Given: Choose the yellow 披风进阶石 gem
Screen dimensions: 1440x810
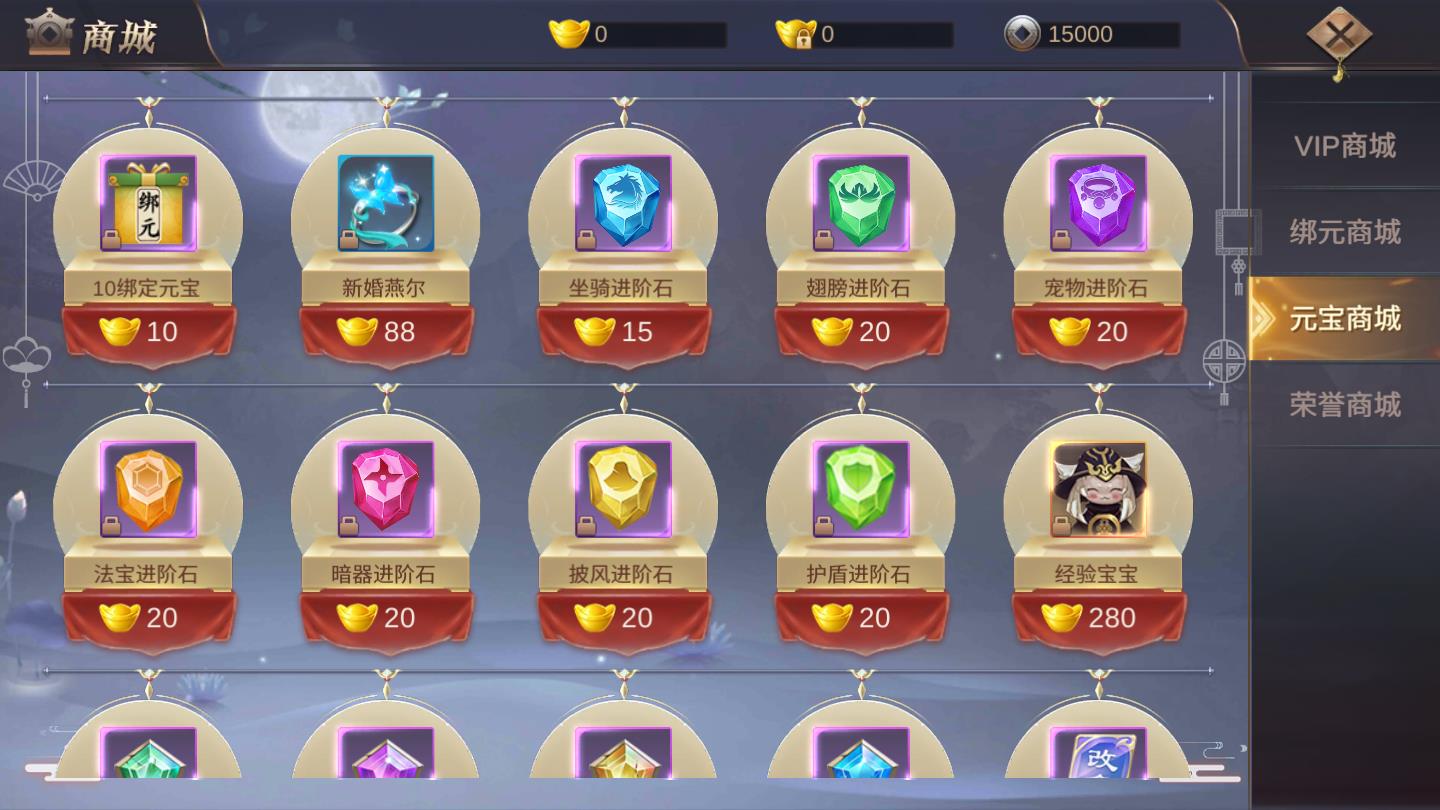Looking at the screenshot, I should [623, 489].
